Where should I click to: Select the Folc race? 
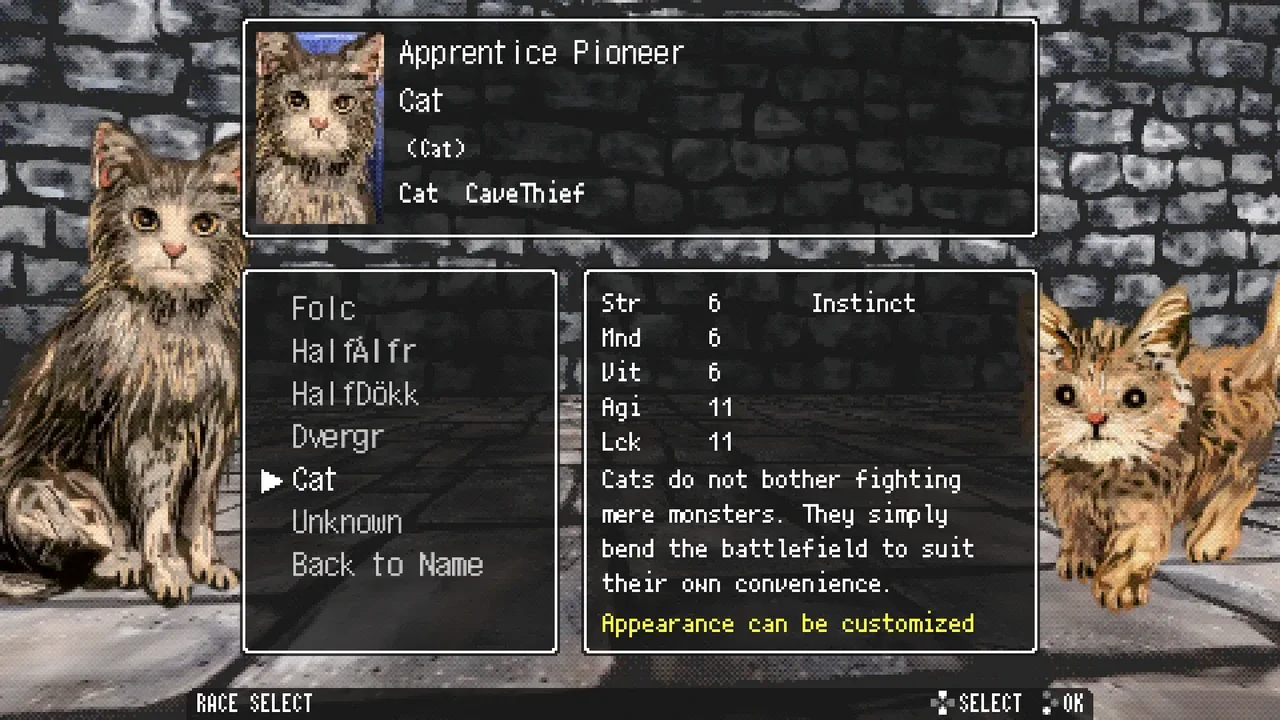pyautogui.click(x=323, y=309)
